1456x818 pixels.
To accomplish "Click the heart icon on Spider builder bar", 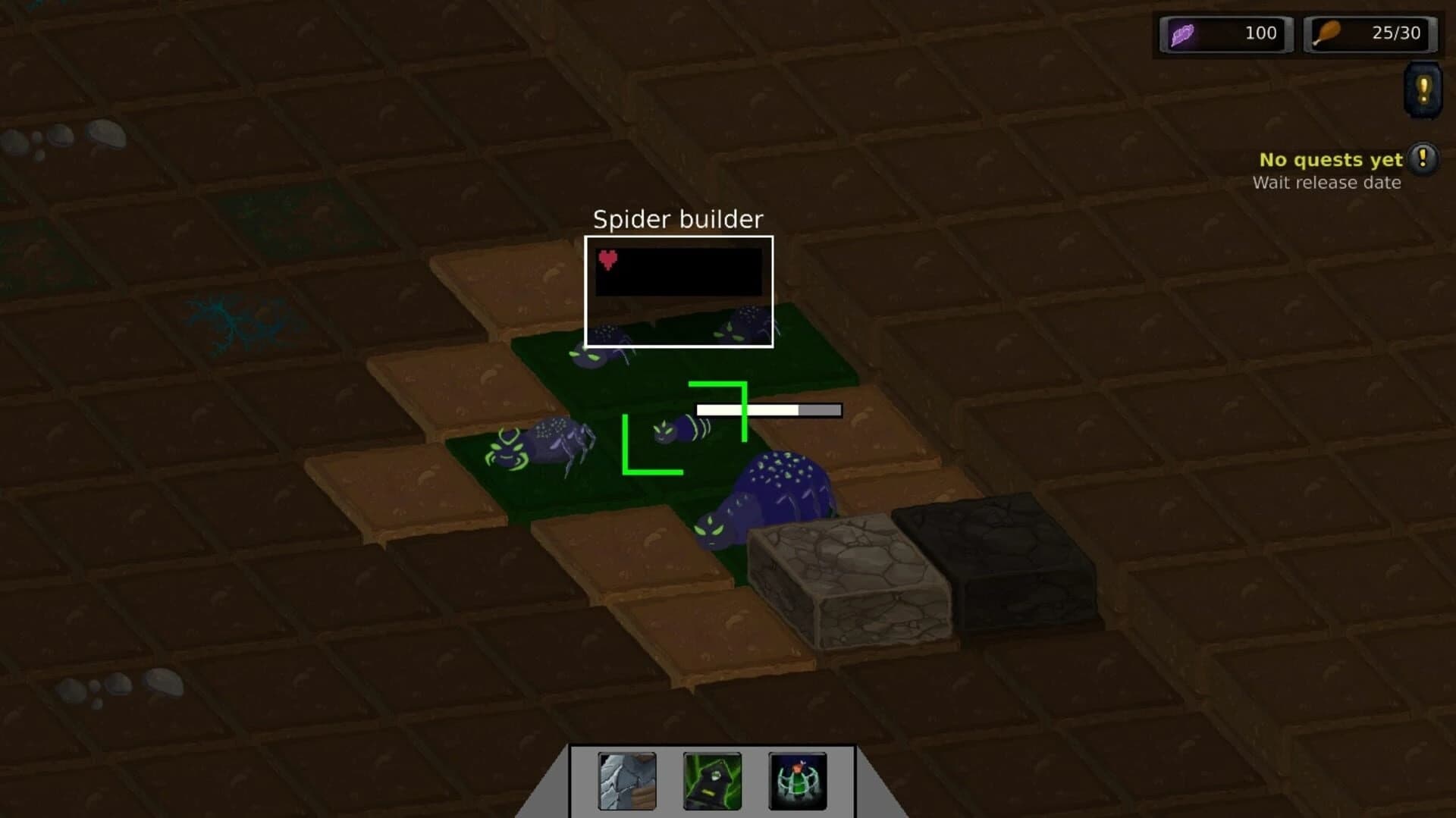I will pyautogui.click(x=608, y=258).
